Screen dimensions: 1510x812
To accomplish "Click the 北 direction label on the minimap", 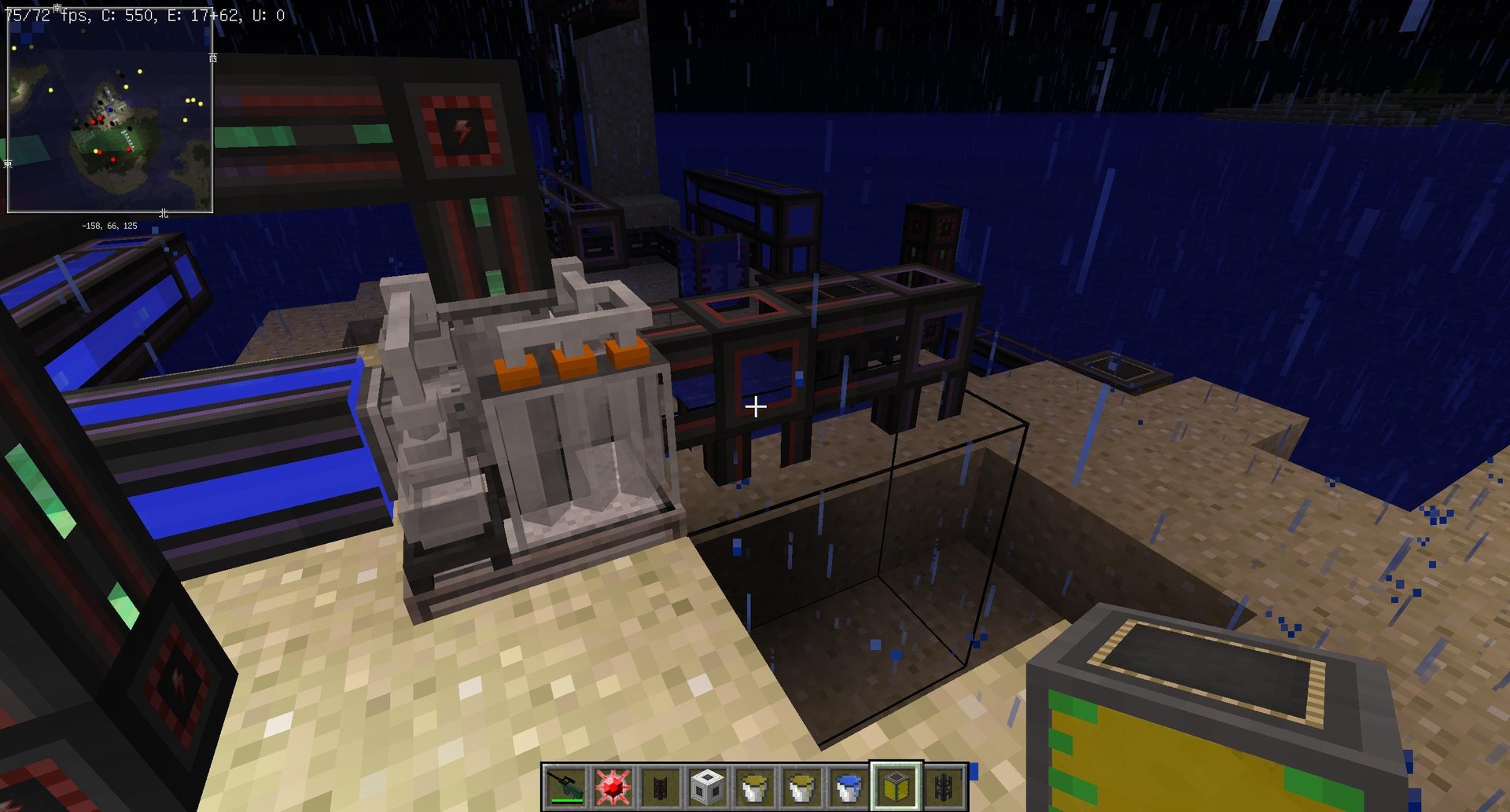I will 164,214.
